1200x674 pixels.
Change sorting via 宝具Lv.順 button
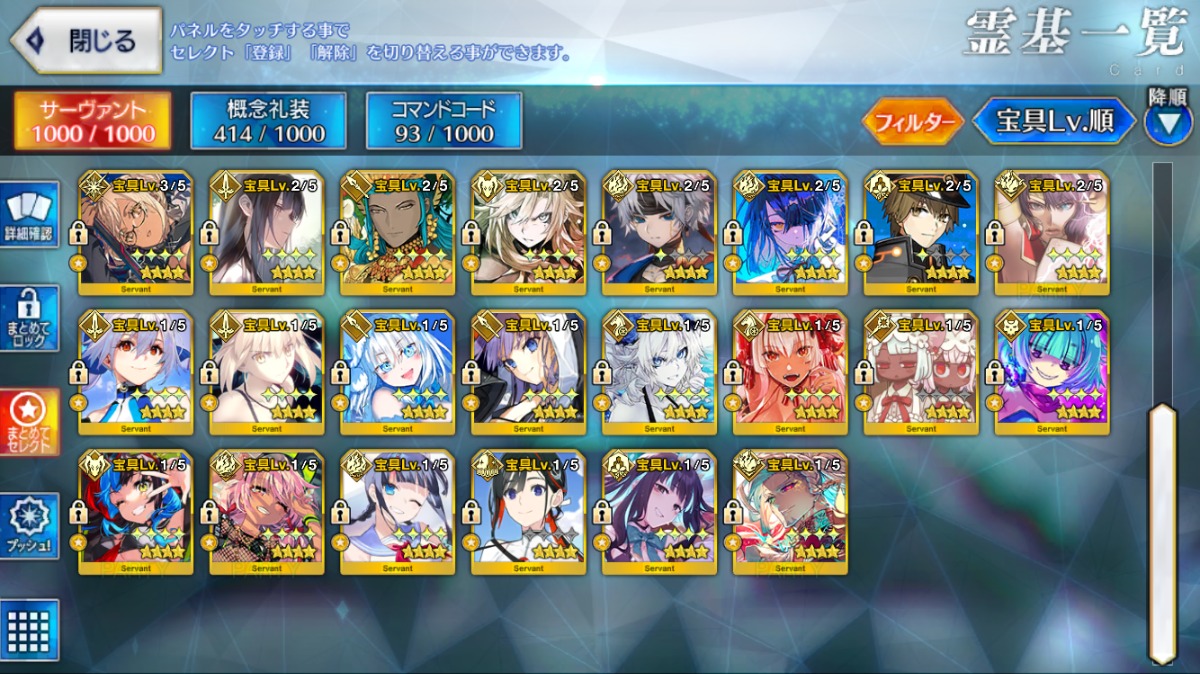tap(1054, 121)
